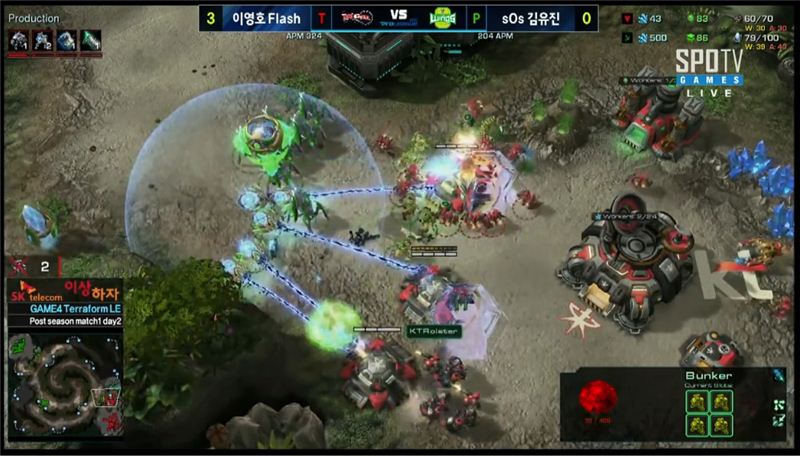Select the green upgrade icon in Production
800x458 pixels.
click(91, 40)
